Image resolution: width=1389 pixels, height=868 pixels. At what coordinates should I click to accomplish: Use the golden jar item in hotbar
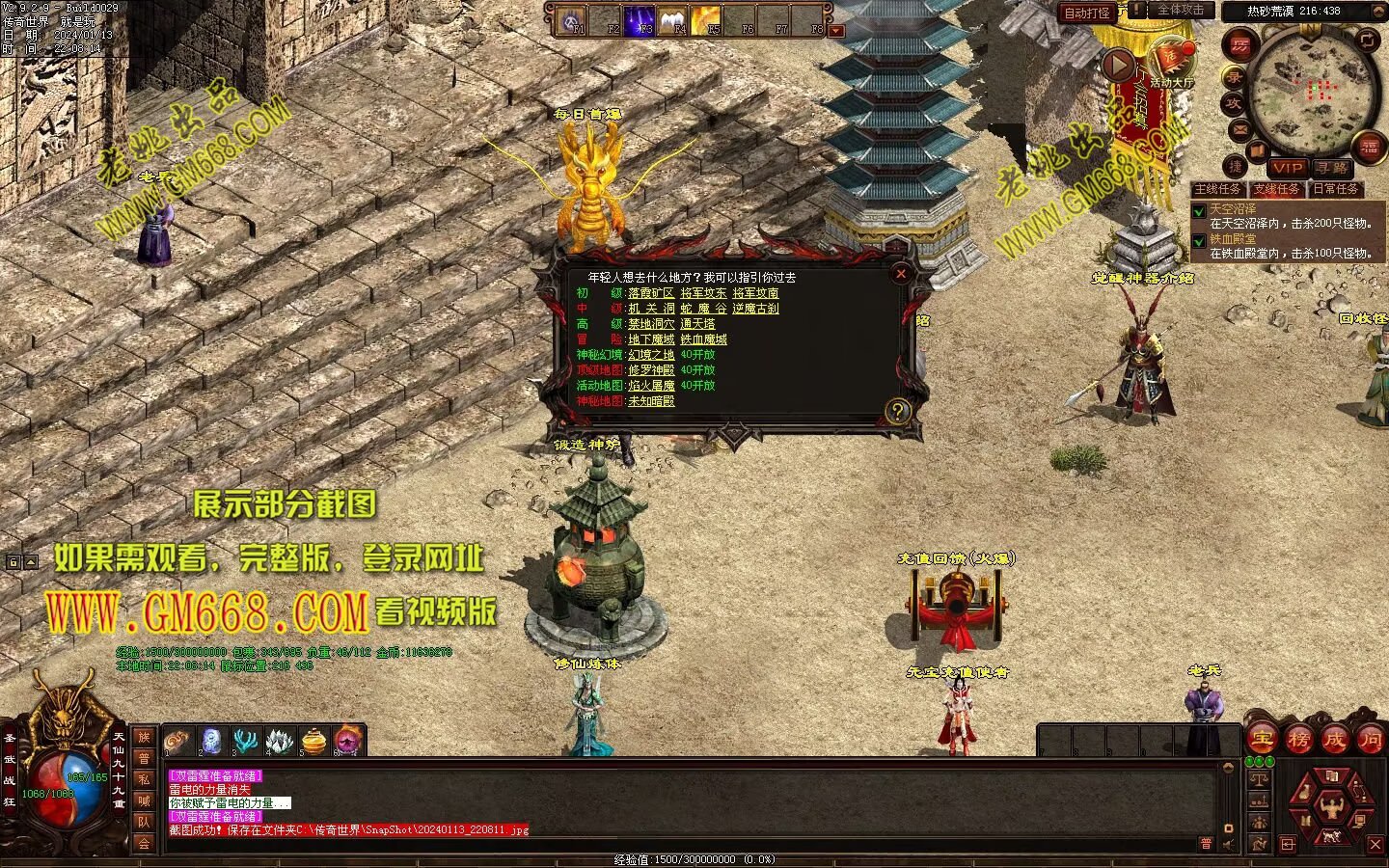coord(314,741)
